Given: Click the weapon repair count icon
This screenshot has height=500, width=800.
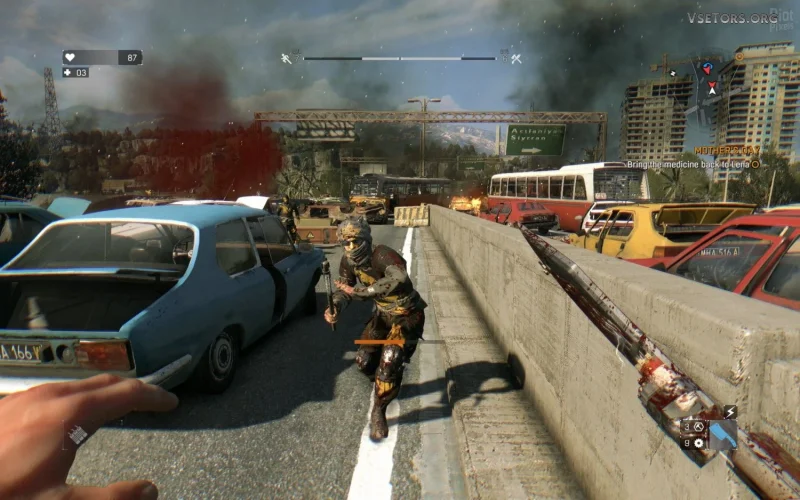Looking at the screenshot, I should pyautogui.click(x=699, y=427).
